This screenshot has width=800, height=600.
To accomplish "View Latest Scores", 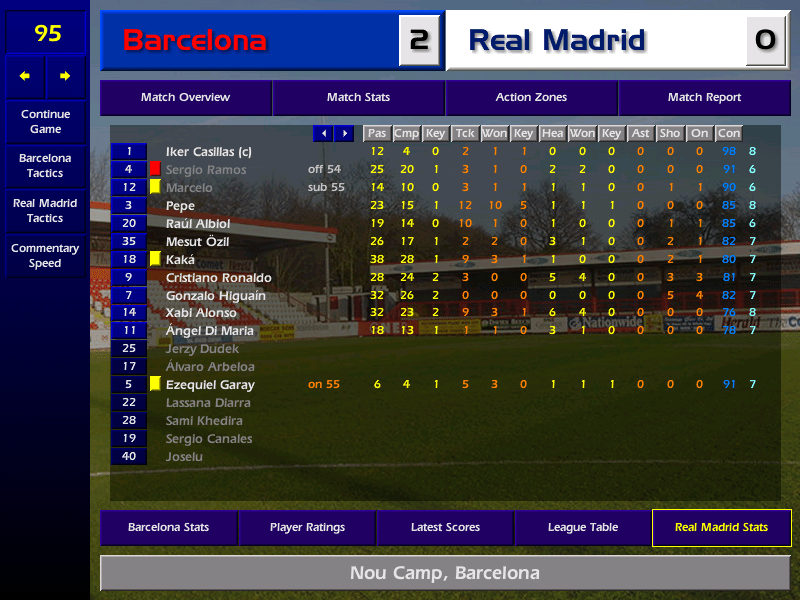I will point(445,528).
